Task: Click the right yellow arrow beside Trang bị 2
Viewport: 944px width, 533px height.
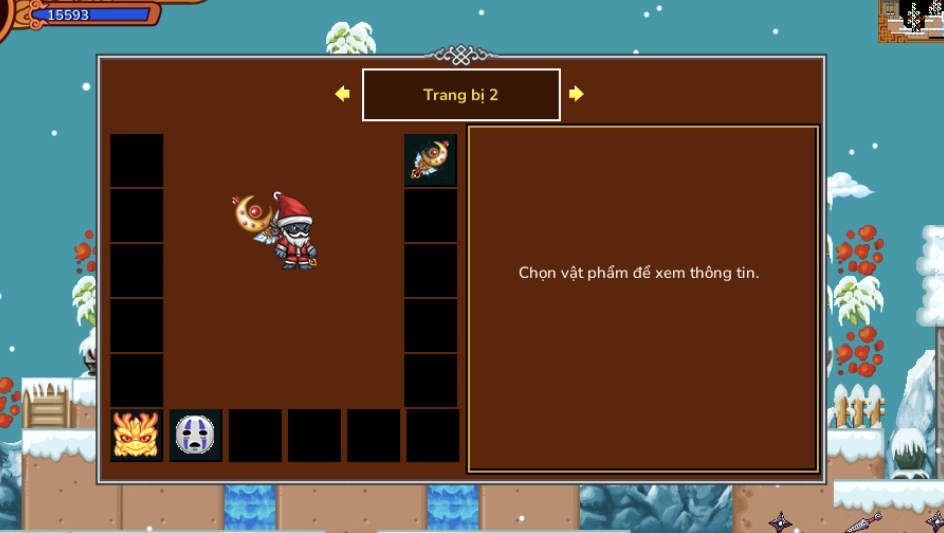Action: [576, 94]
